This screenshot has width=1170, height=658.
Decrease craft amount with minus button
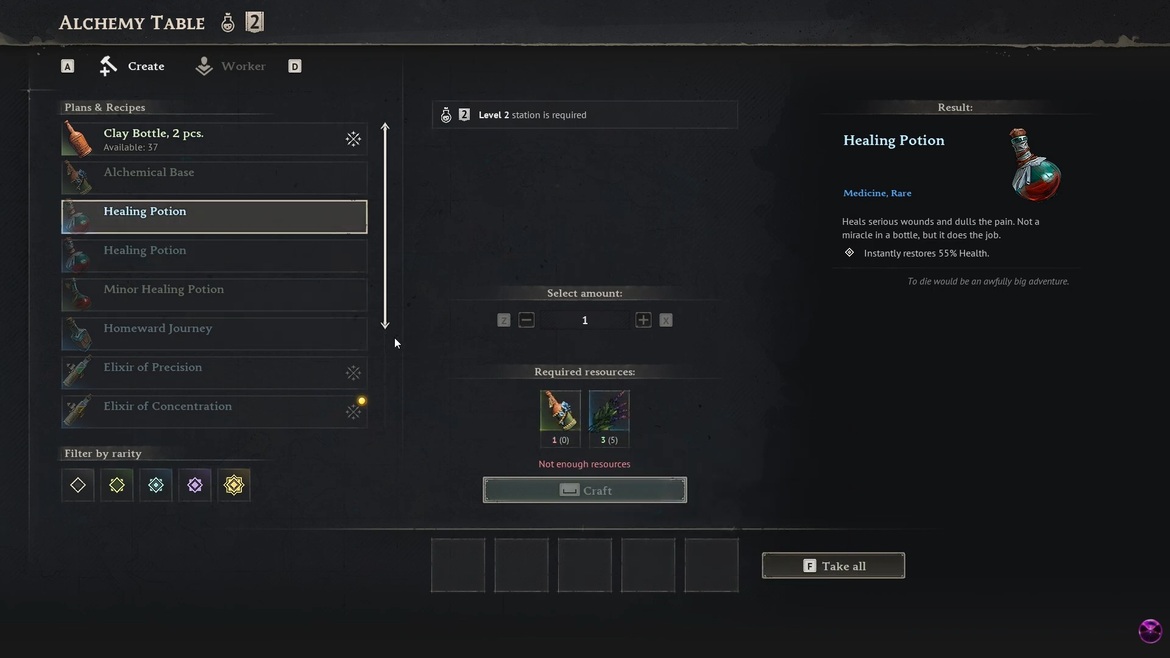(526, 320)
